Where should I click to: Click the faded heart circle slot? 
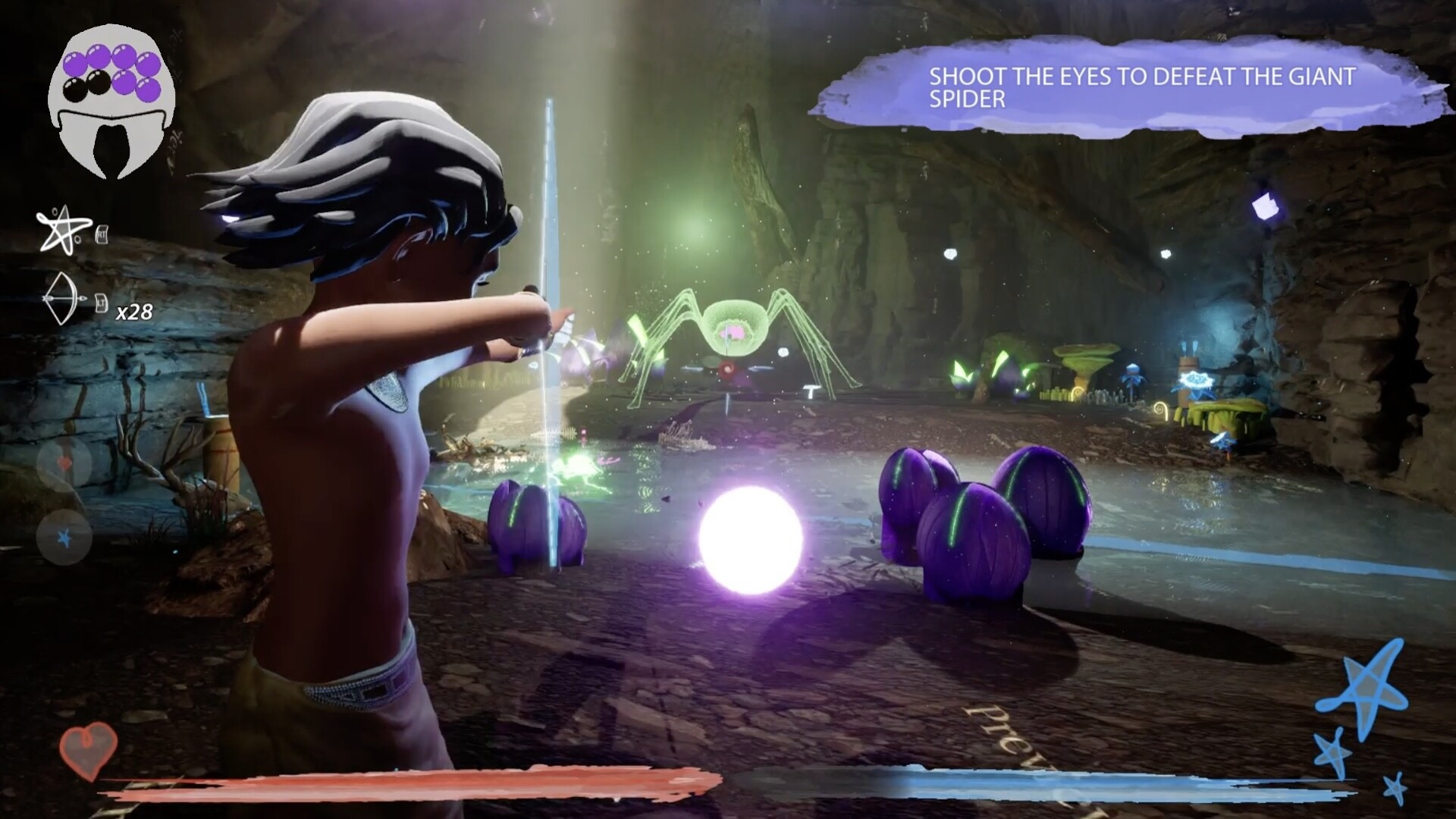[65, 463]
